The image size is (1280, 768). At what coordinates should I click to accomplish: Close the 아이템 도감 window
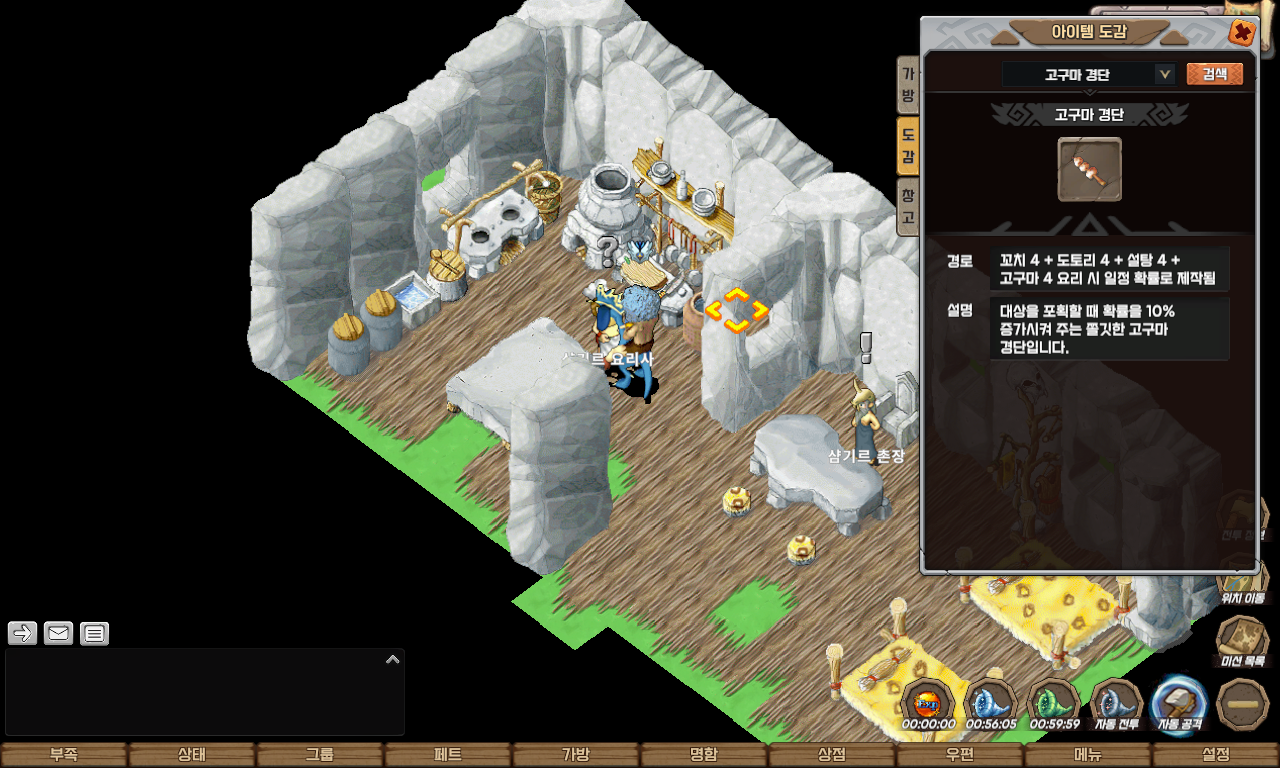[1241, 33]
